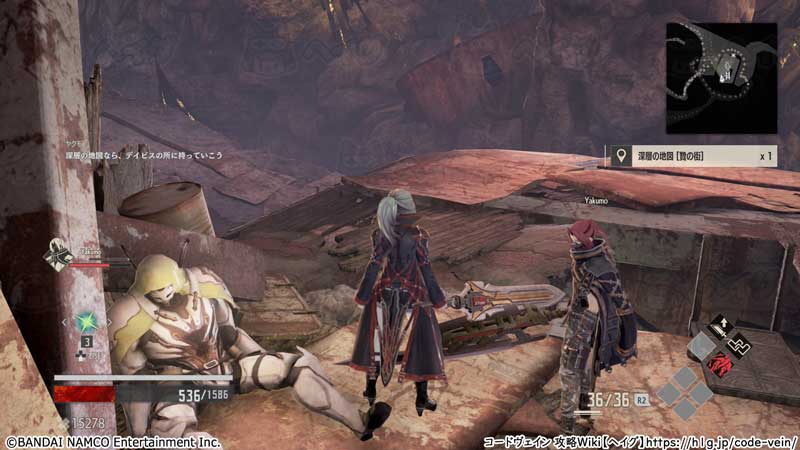
Task: Click Yakumo's companion portrait icon
Action: pos(57,256)
